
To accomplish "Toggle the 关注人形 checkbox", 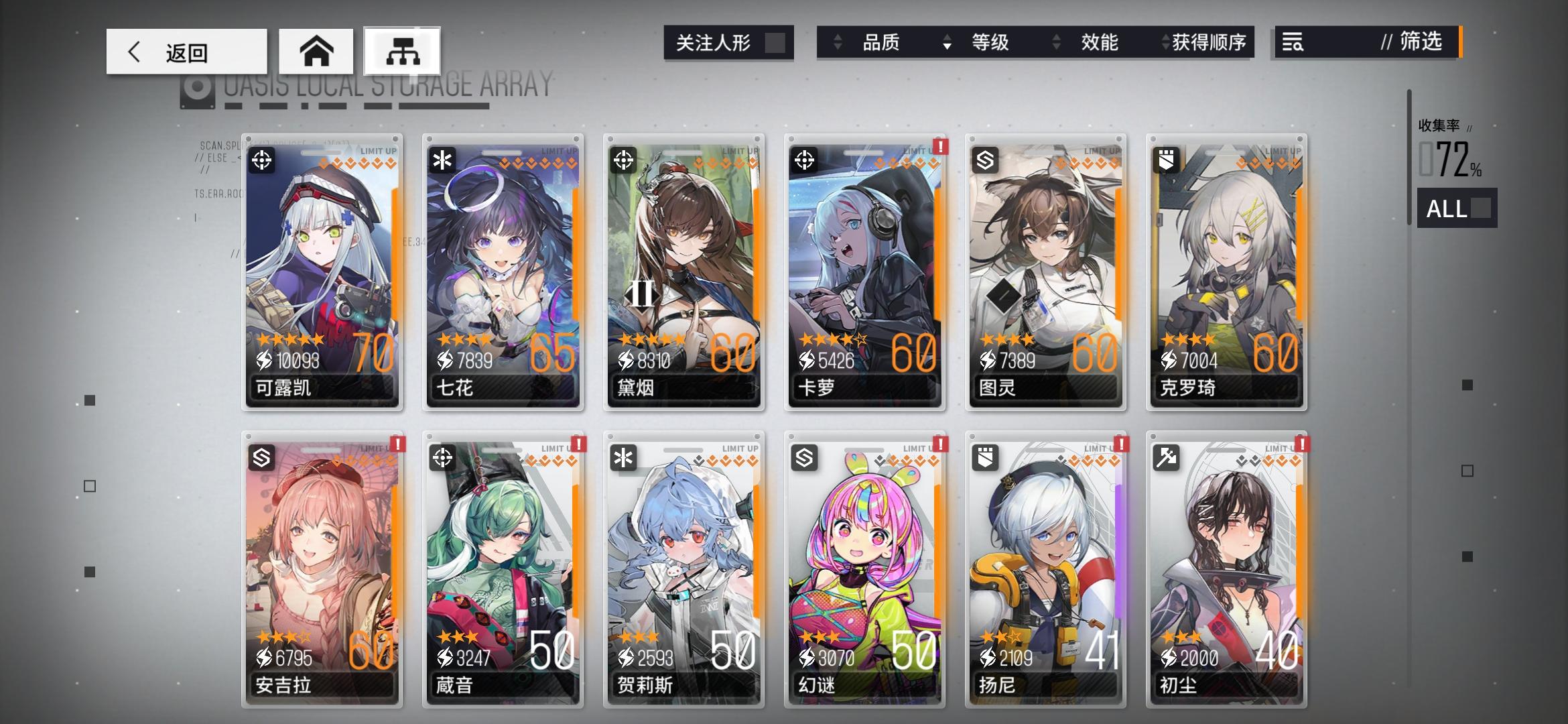I will [771, 42].
